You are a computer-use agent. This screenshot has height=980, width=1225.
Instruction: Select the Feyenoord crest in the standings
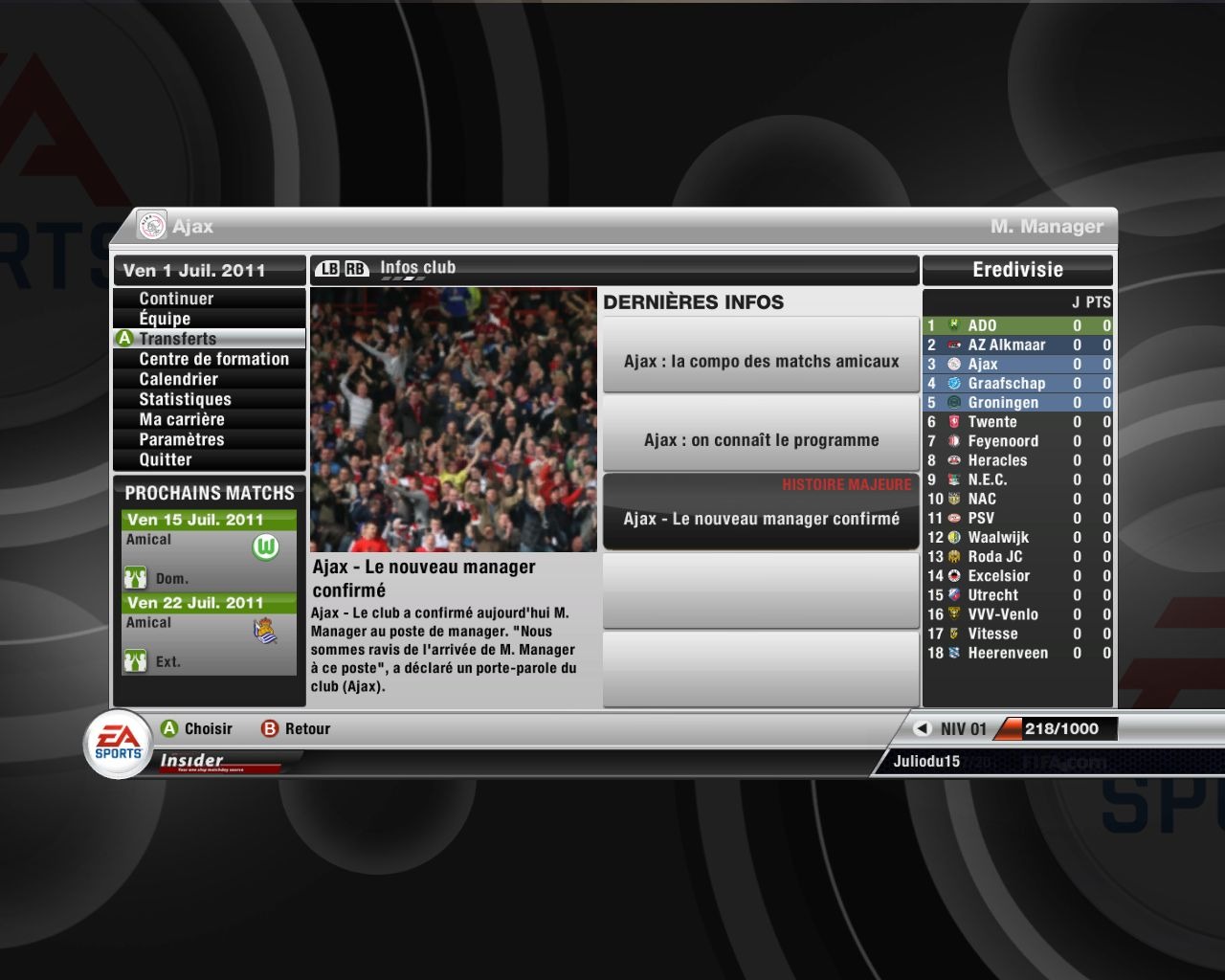click(953, 441)
